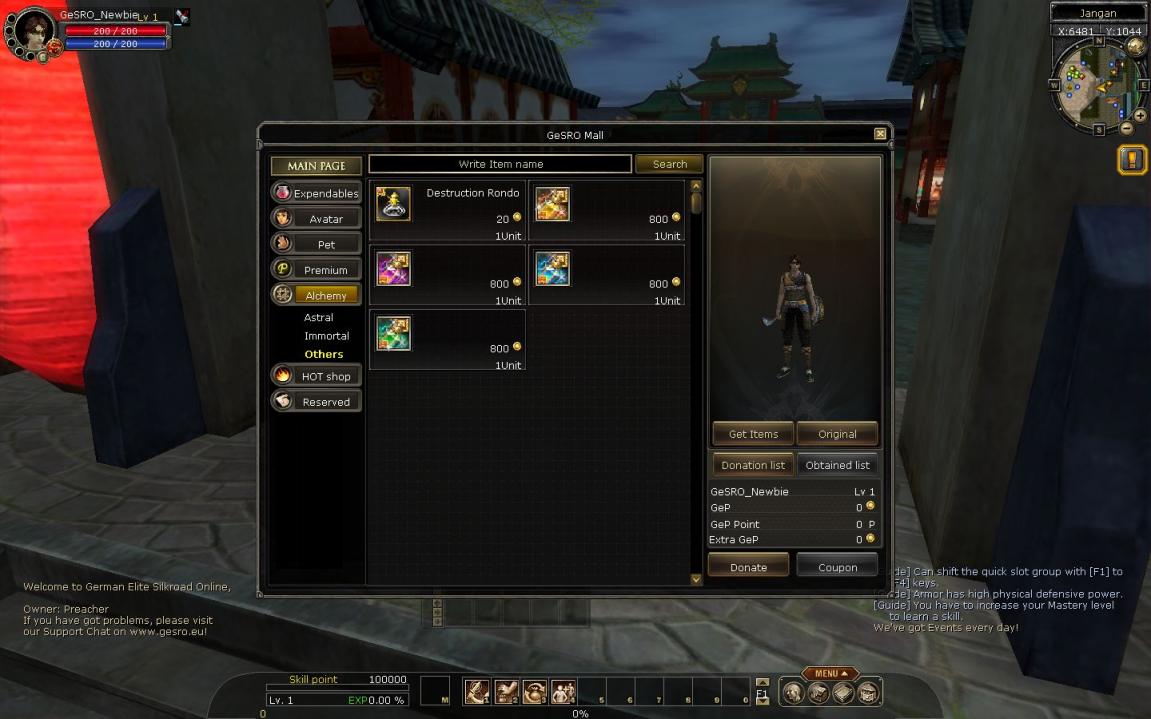Click the Search button
Viewport: 1151px width, 719px height.
tap(669, 164)
